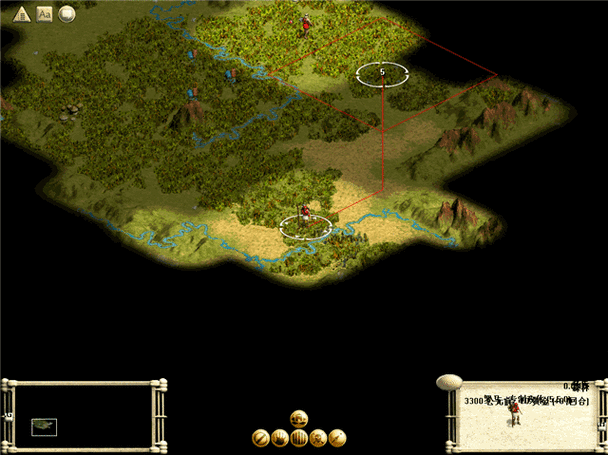Open the triangular main menu button
608x455 pixels.
[22, 14]
